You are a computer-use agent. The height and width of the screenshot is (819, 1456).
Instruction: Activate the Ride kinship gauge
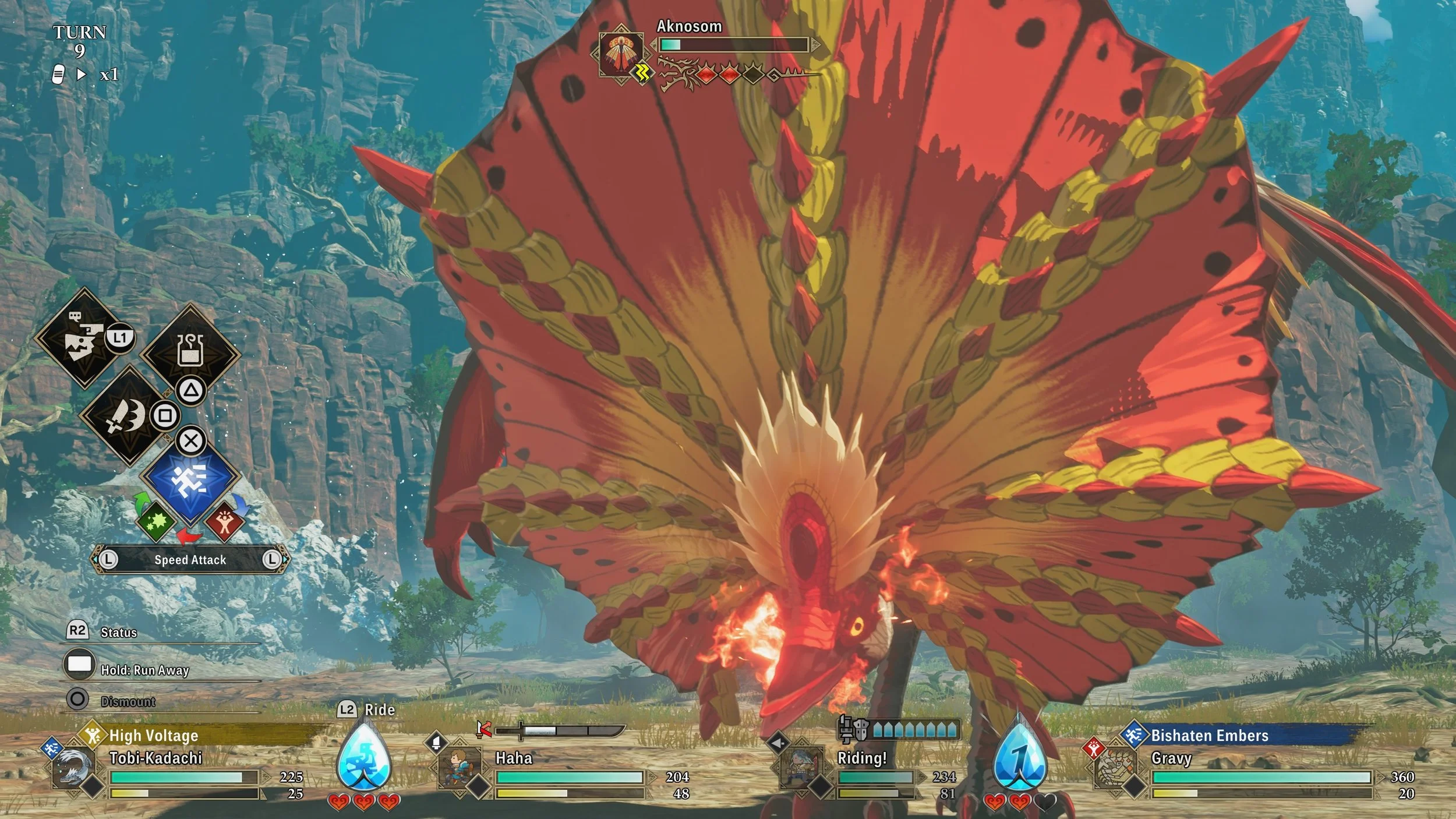364,756
